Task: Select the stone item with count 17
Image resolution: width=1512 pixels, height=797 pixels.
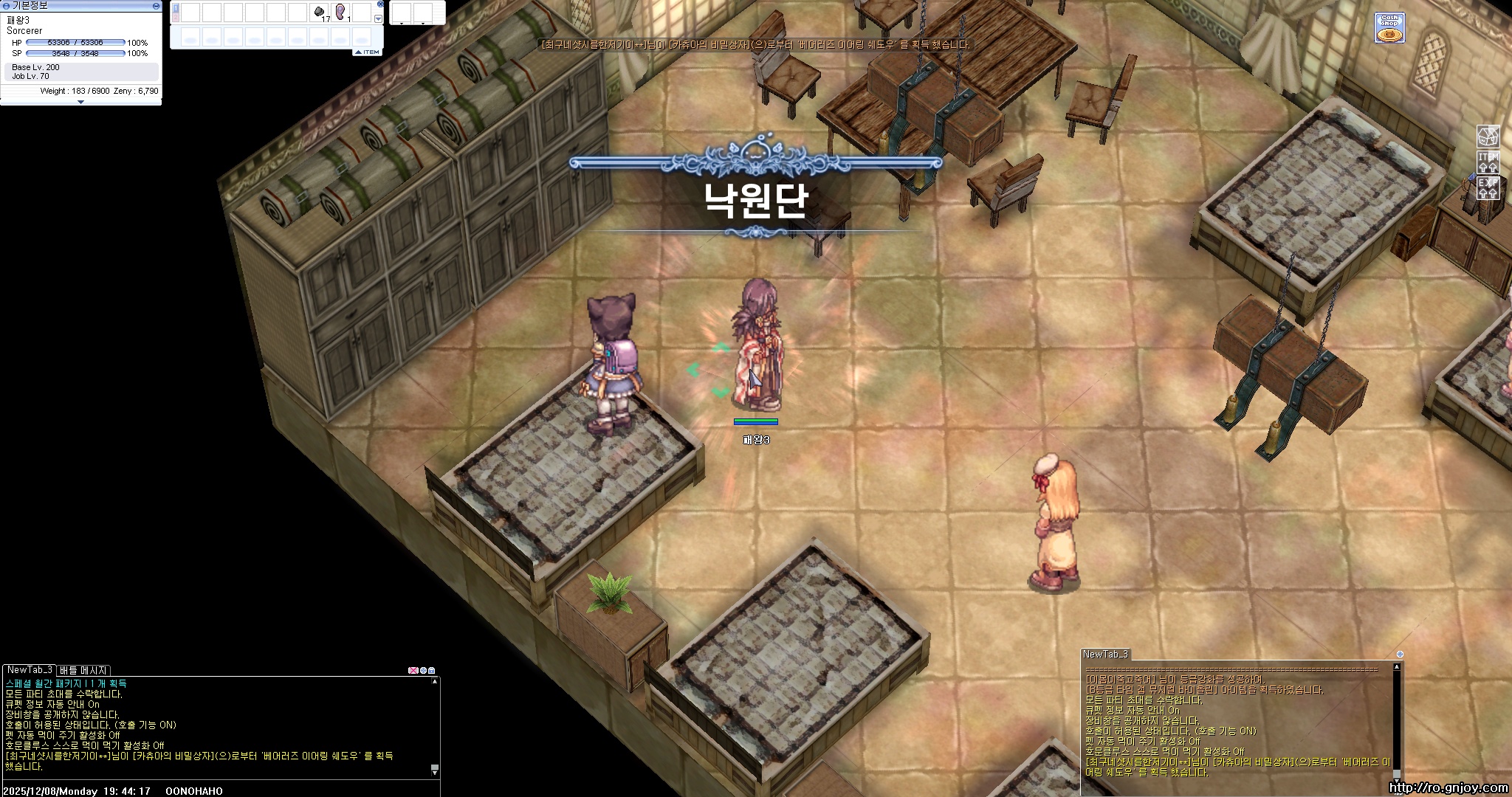Action: (319, 11)
